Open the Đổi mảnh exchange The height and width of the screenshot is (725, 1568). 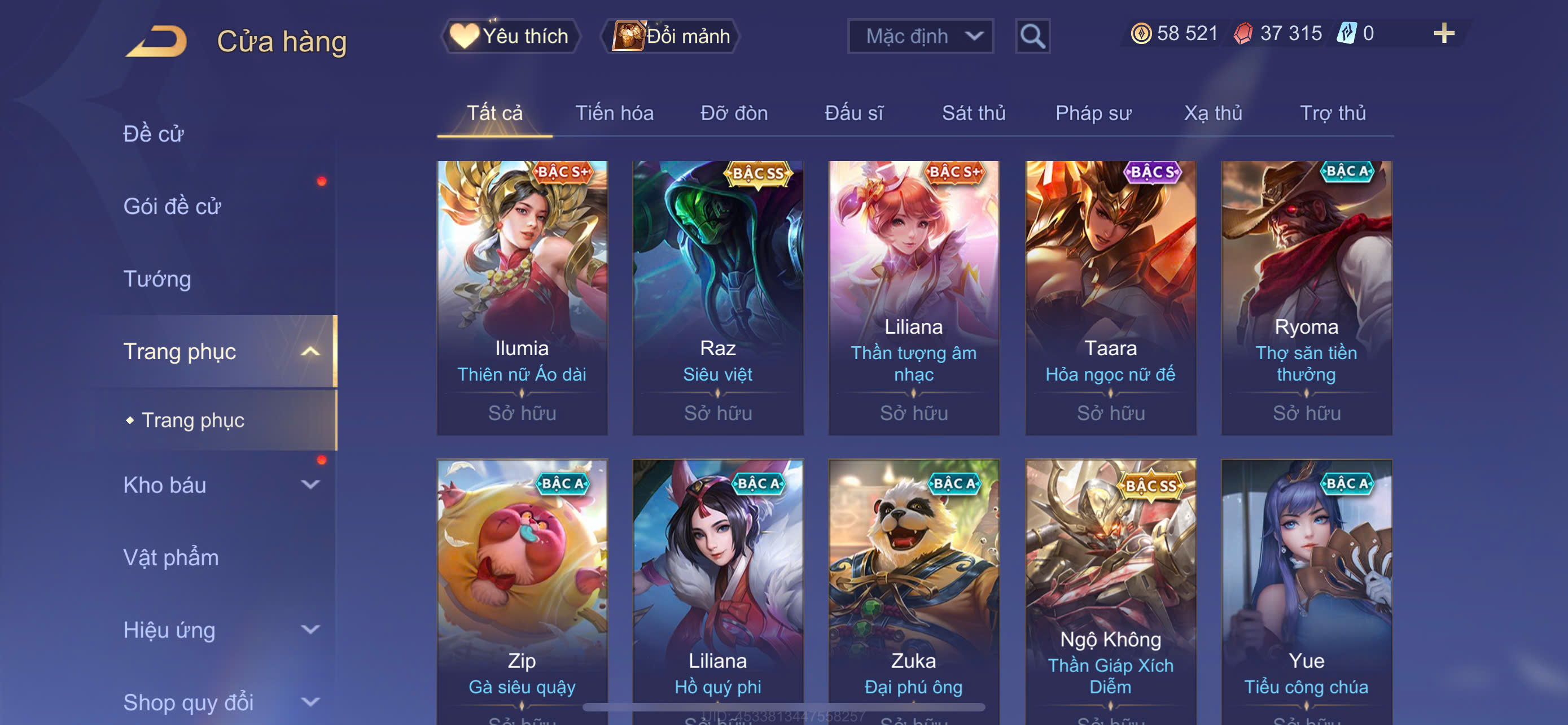(x=671, y=37)
